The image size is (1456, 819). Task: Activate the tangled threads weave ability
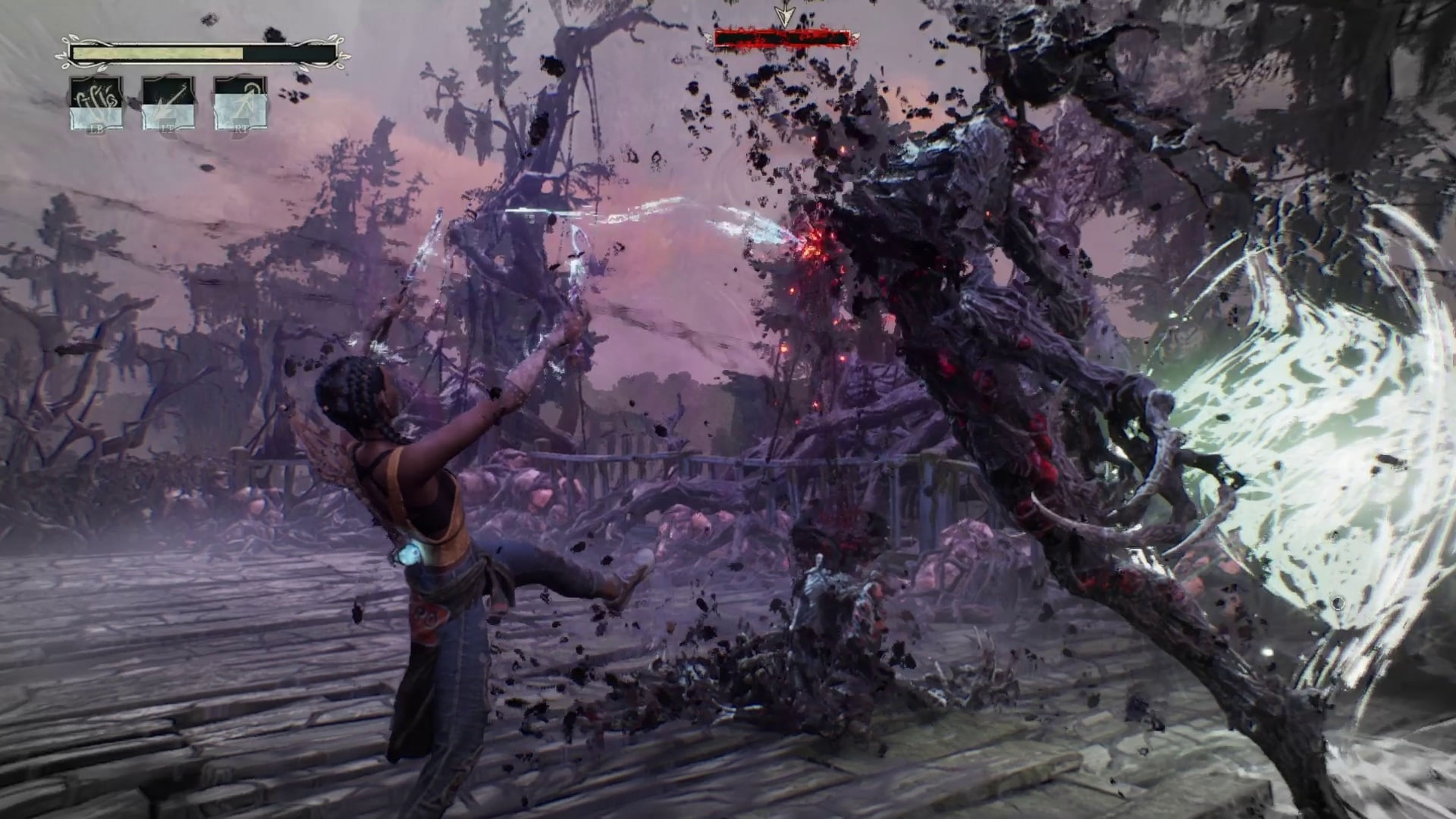96,104
